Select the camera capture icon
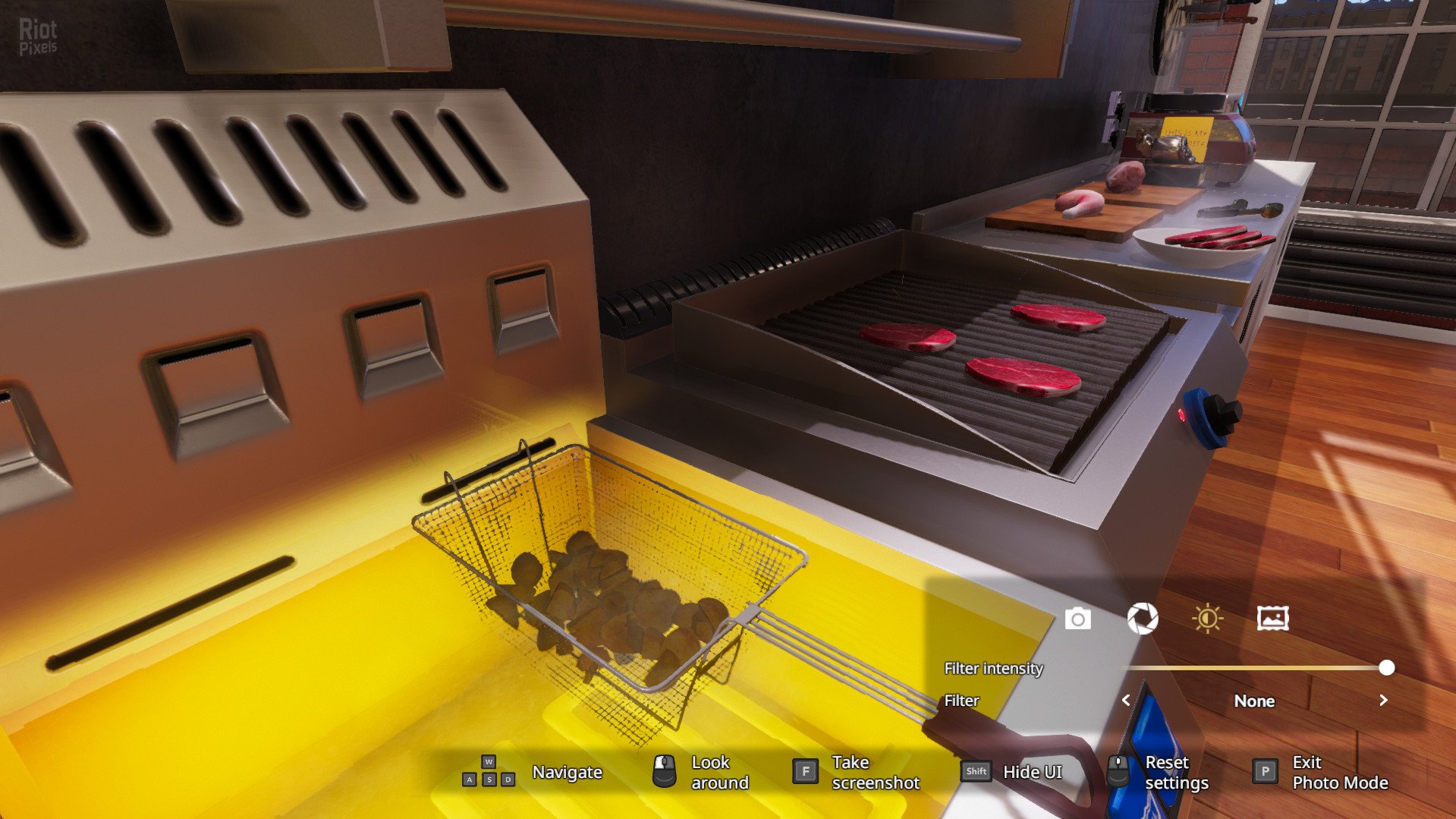 [1077, 619]
